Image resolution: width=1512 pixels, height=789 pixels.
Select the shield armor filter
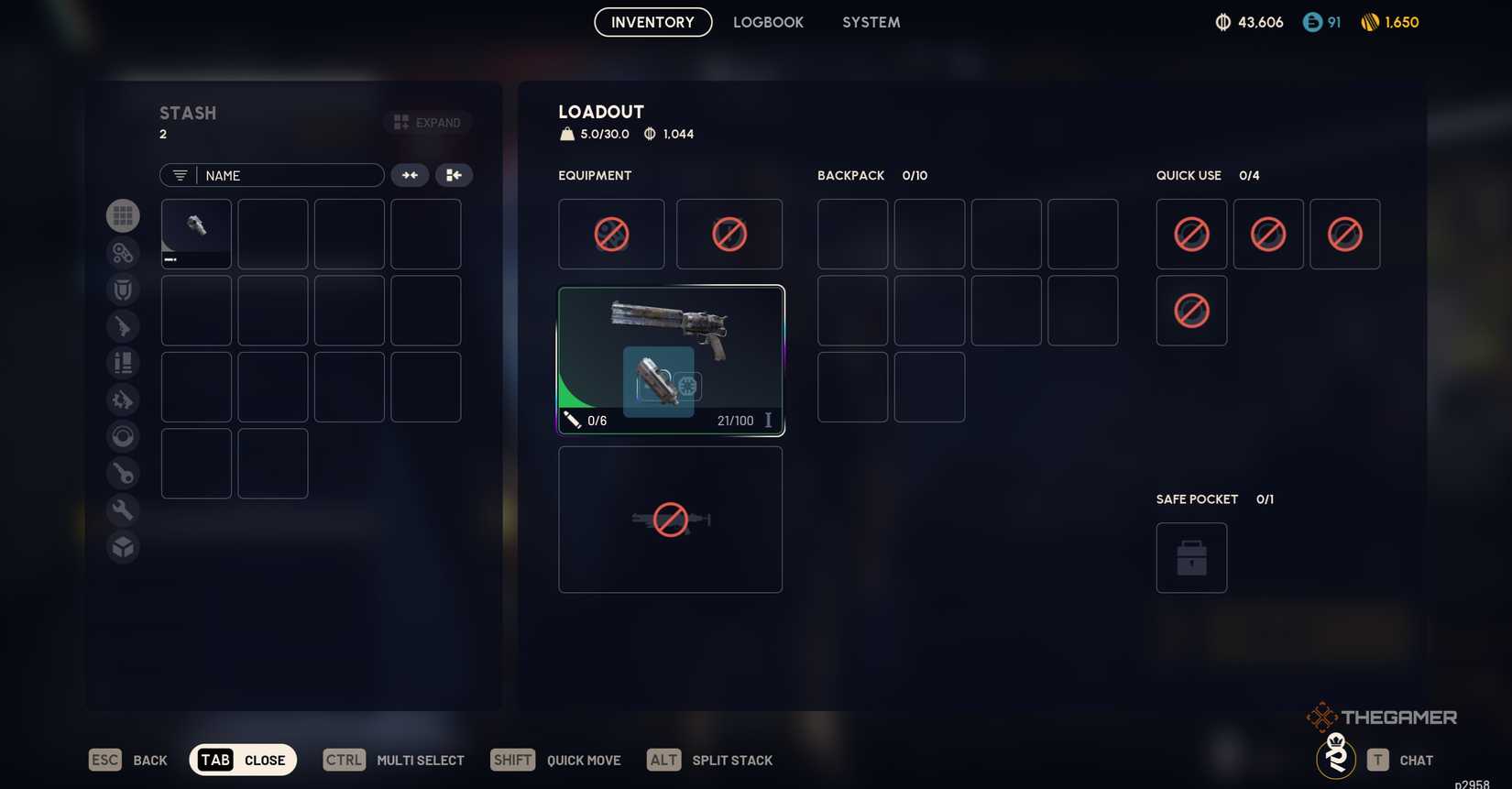click(x=123, y=289)
